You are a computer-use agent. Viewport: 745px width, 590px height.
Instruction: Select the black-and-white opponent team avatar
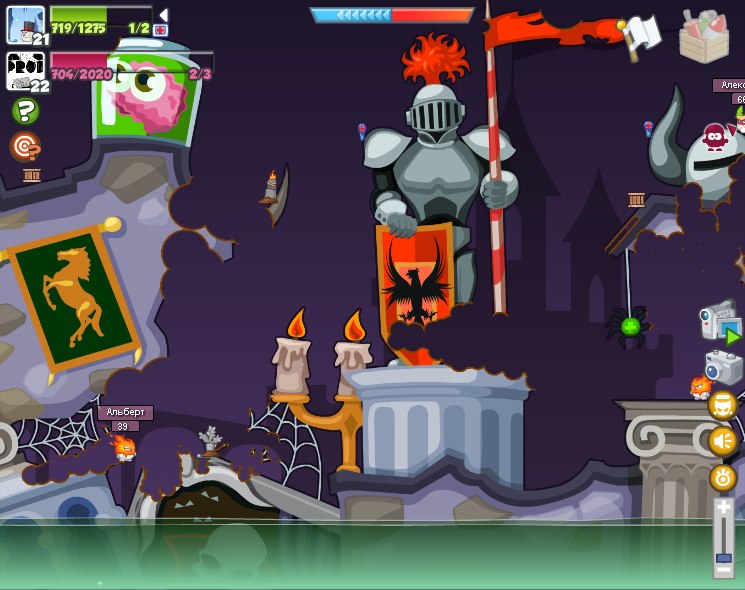pyautogui.click(x=24, y=72)
